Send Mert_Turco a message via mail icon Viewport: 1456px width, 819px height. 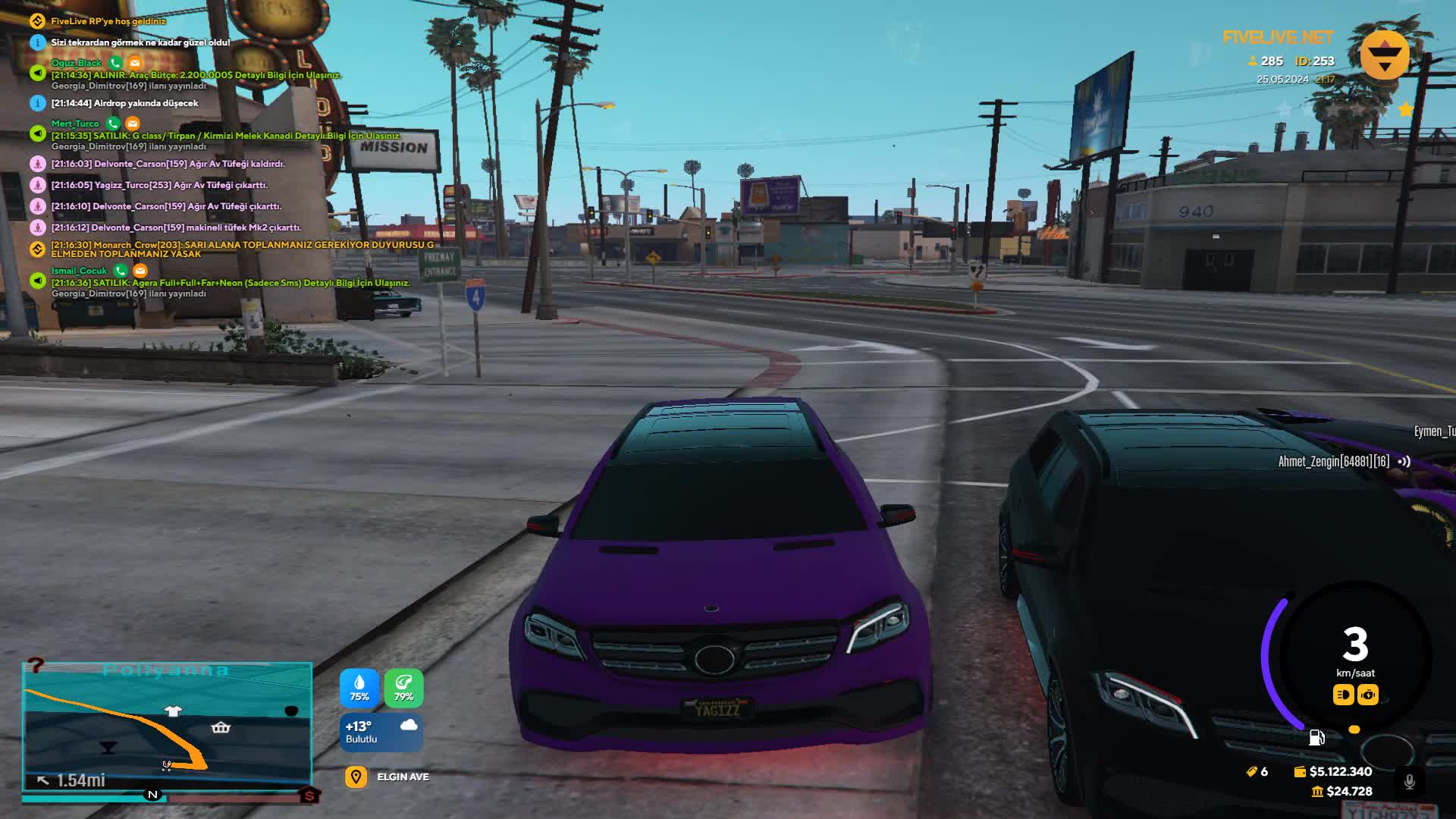pyautogui.click(x=133, y=123)
